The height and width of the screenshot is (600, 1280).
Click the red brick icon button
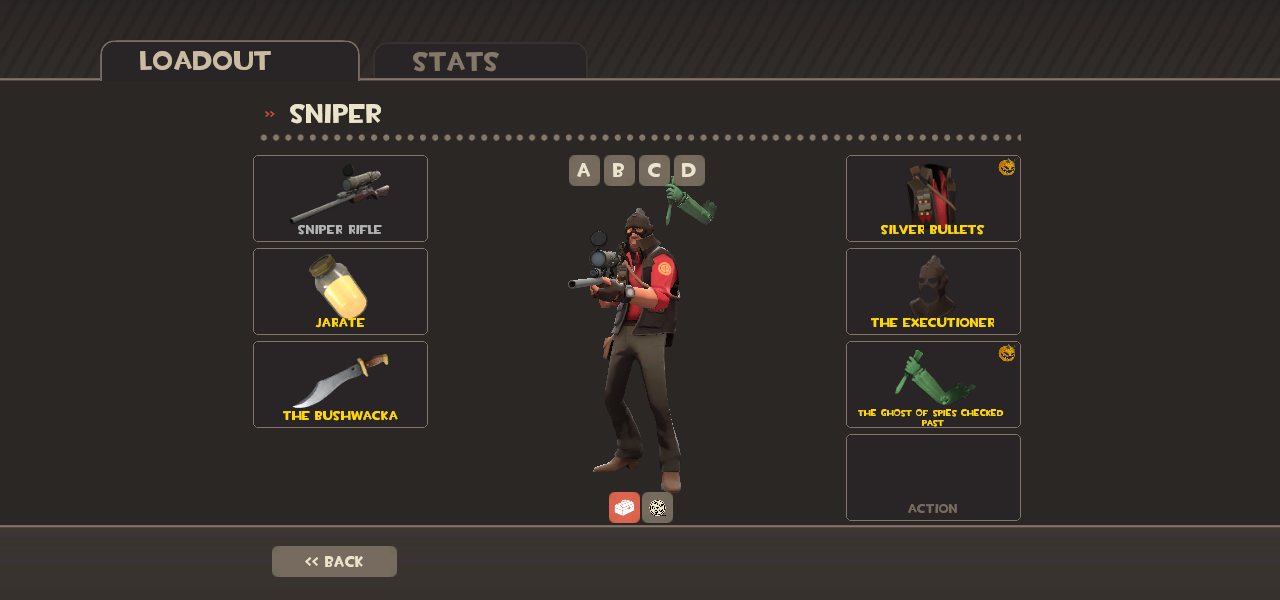point(624,507)
